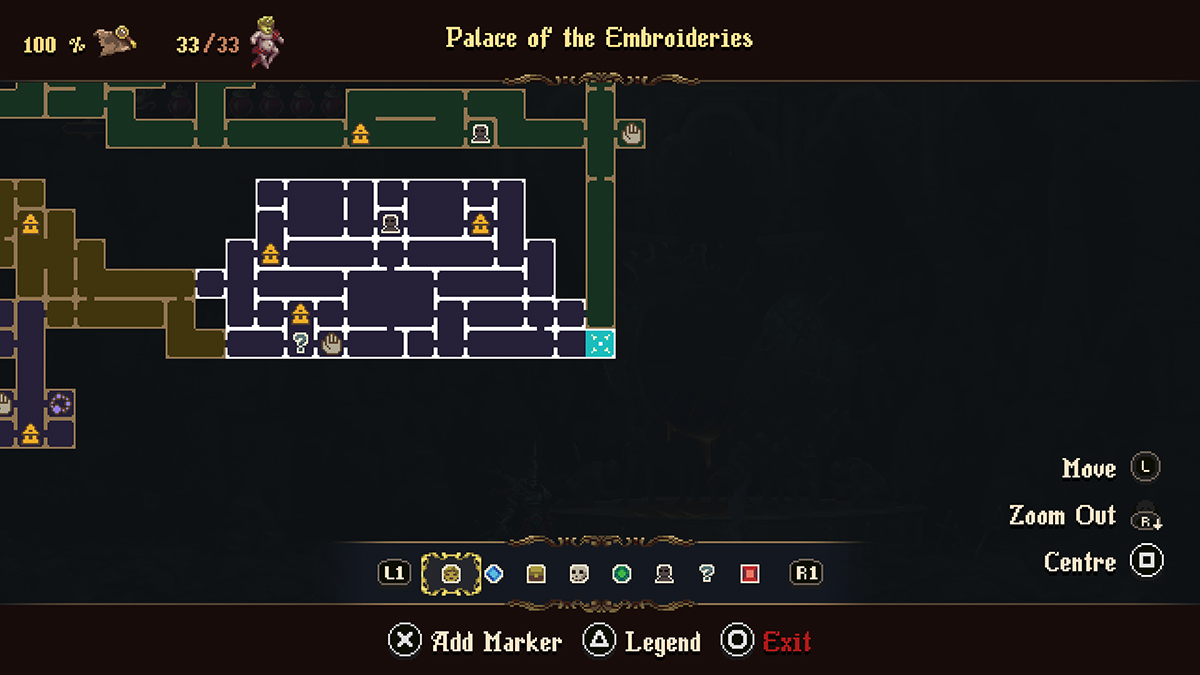This screenshot has height=675, width=1200.
Task: Choose the blue diamond marker type
Action: 493,574
